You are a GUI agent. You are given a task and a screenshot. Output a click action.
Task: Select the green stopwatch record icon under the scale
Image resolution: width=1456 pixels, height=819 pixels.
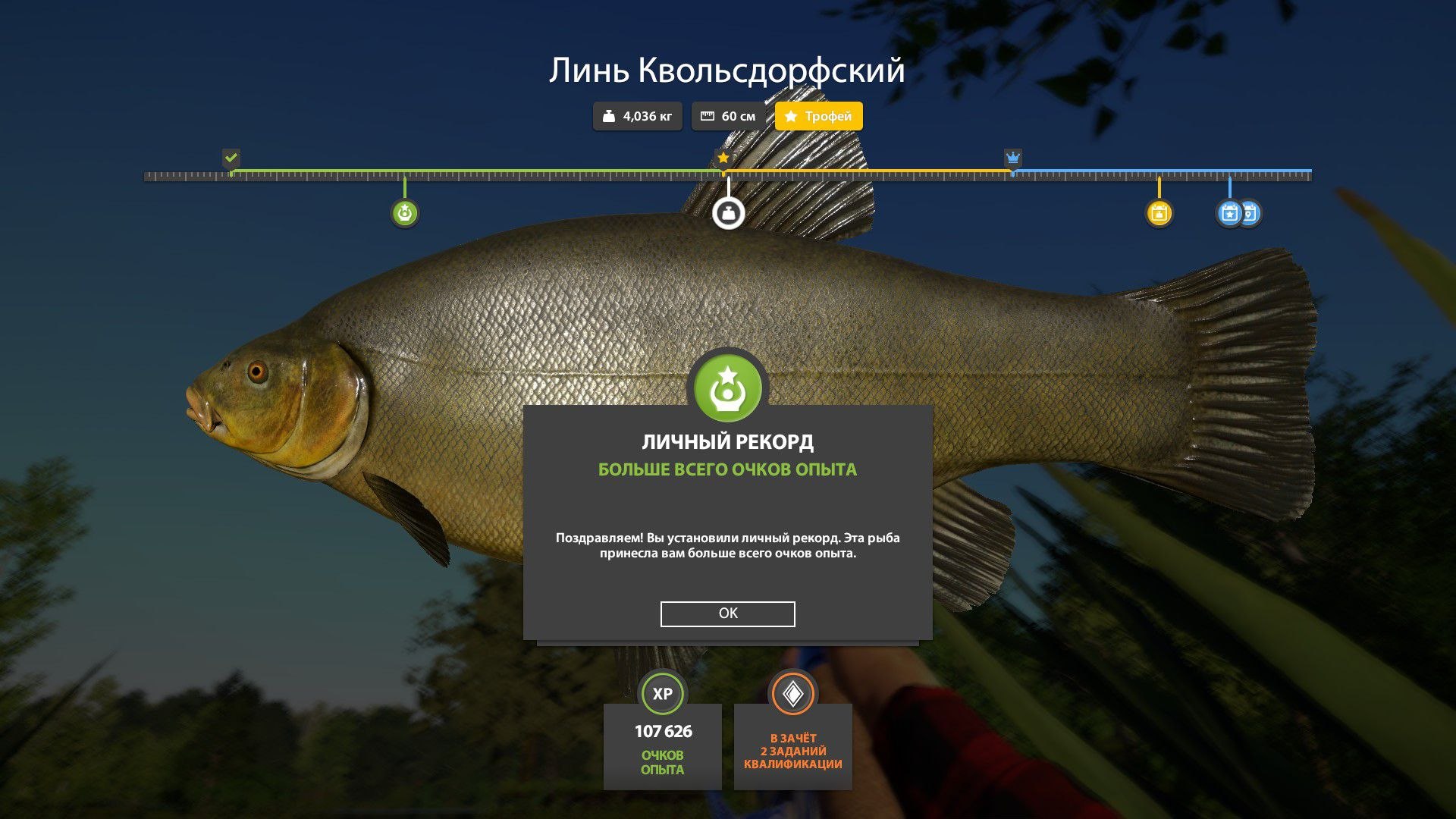(x=406, y=213)
